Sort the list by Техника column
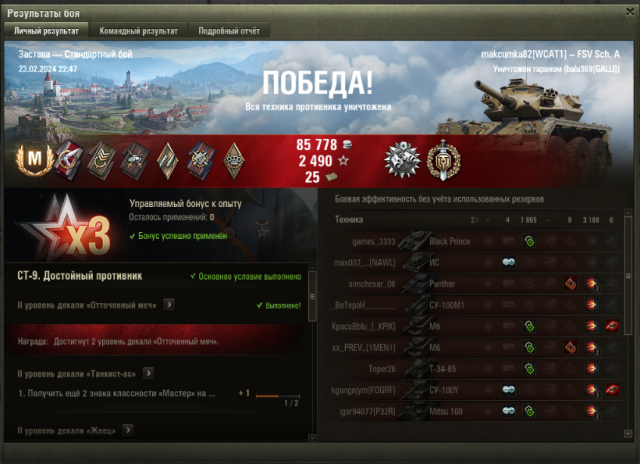640x464 pixels. (350, 219)
